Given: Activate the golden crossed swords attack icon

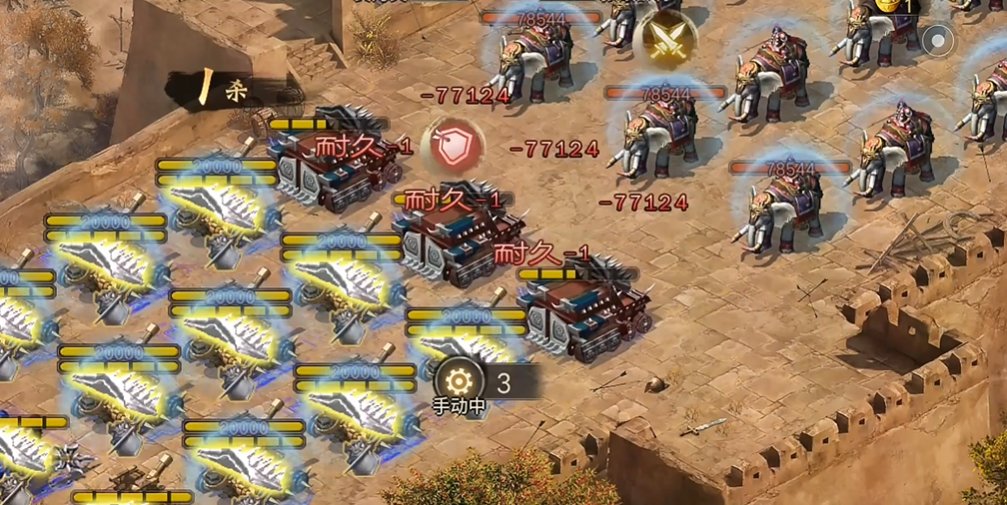Looking at the screenshot, I should [x=665, y=39].
